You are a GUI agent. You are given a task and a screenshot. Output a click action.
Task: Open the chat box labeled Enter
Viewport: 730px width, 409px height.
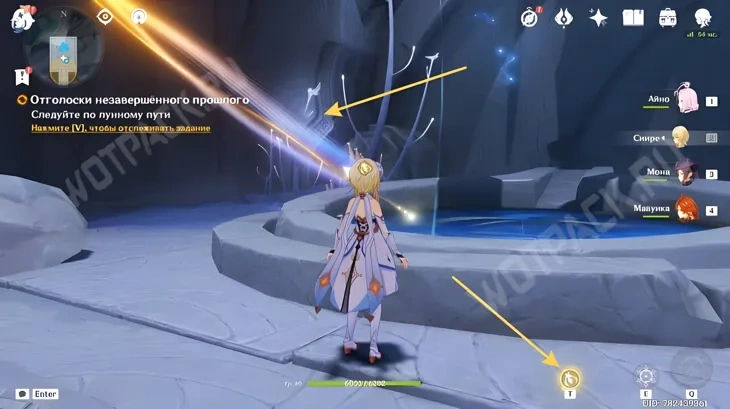click(36, 394)
